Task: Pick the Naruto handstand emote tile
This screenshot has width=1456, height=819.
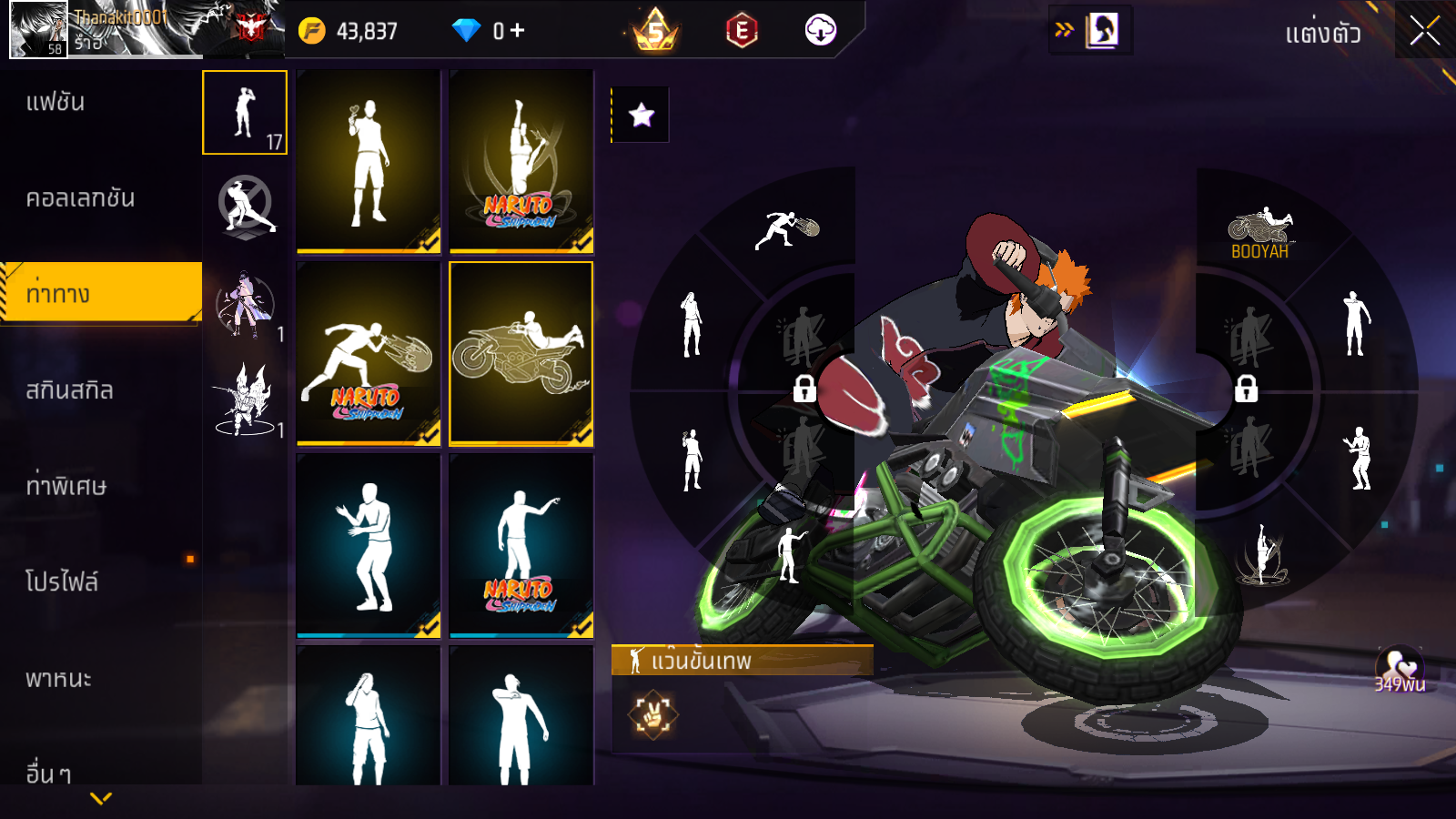Action: coord(521,161)
